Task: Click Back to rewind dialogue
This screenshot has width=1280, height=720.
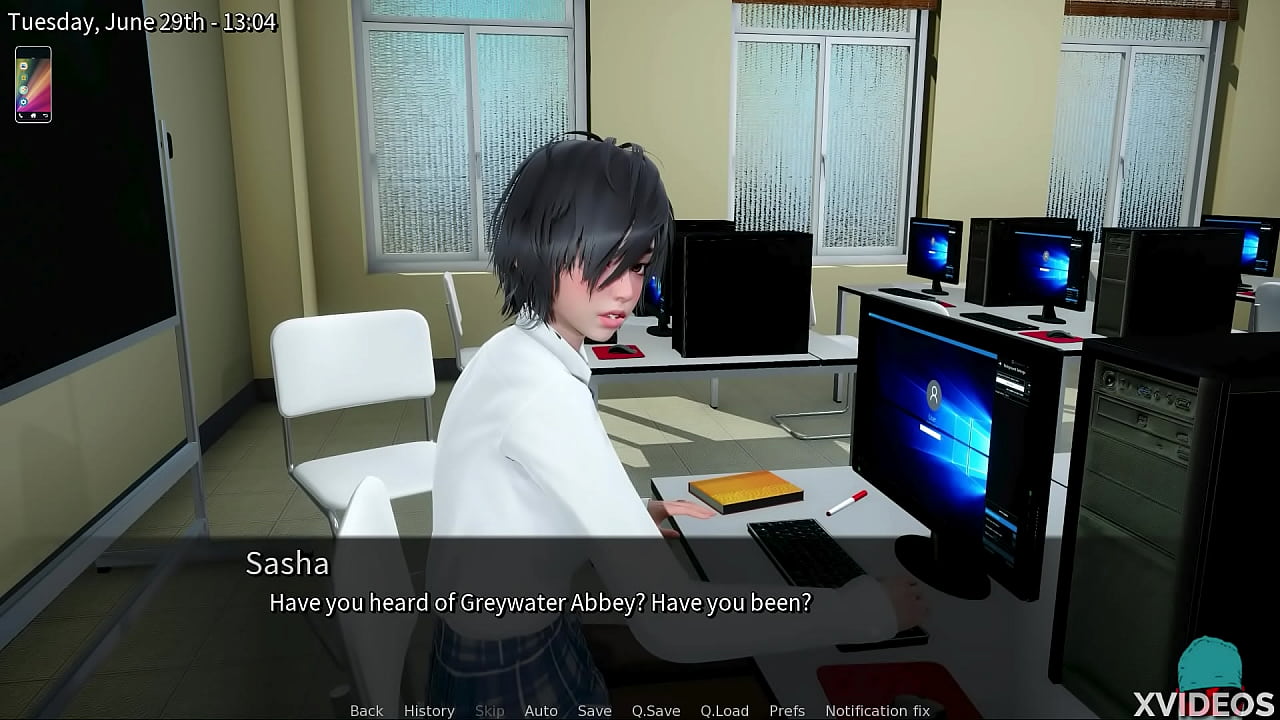Action: (366, 710)
